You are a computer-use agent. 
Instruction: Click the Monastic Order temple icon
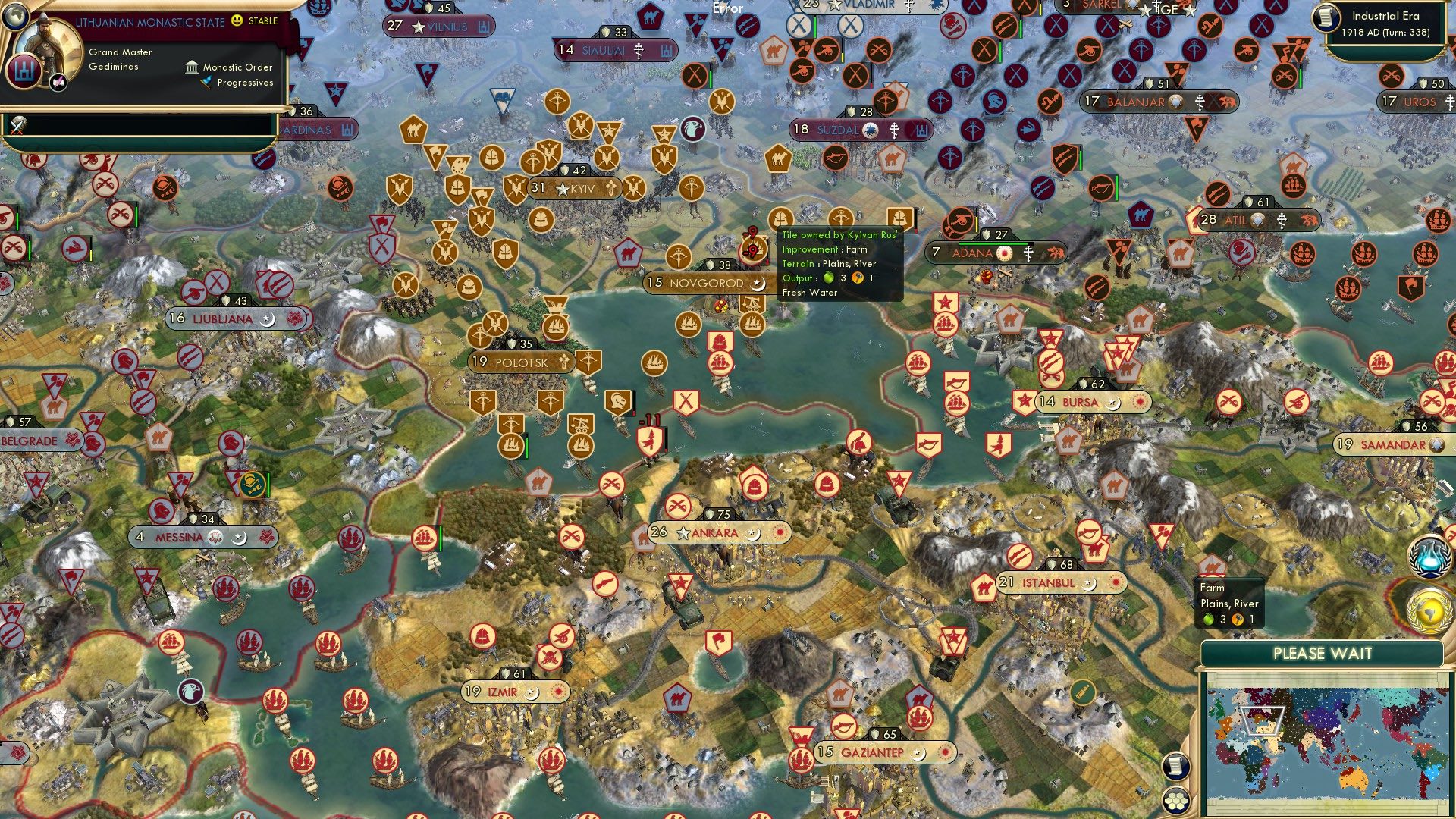click(x=192, y=68)
